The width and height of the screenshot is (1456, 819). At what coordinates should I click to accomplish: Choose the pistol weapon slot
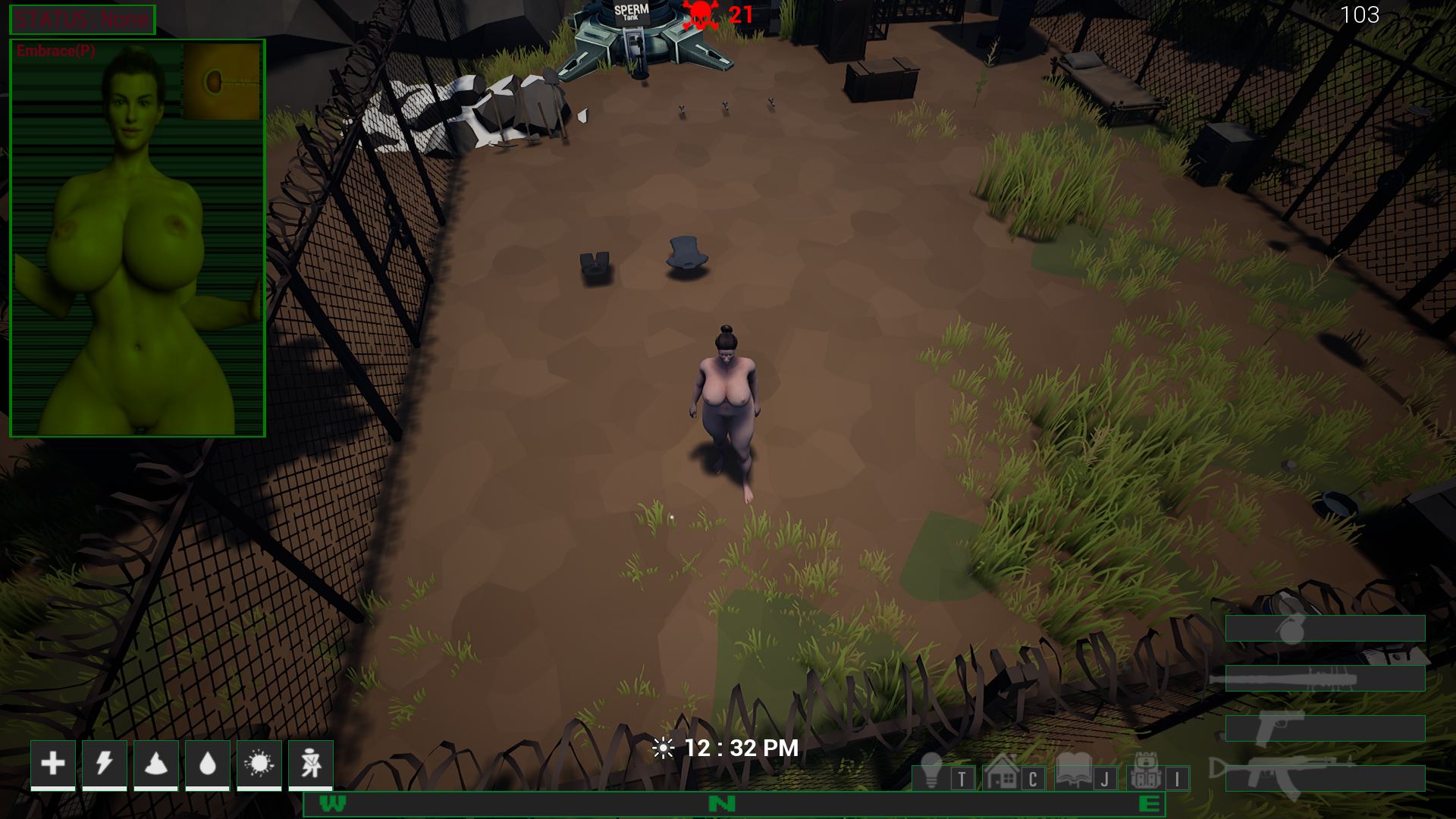1325,728
